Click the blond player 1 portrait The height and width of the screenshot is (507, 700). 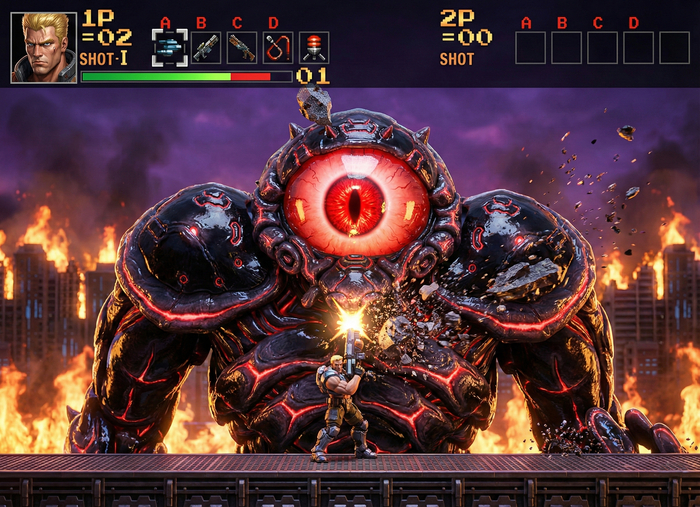[x=44, y=47]
